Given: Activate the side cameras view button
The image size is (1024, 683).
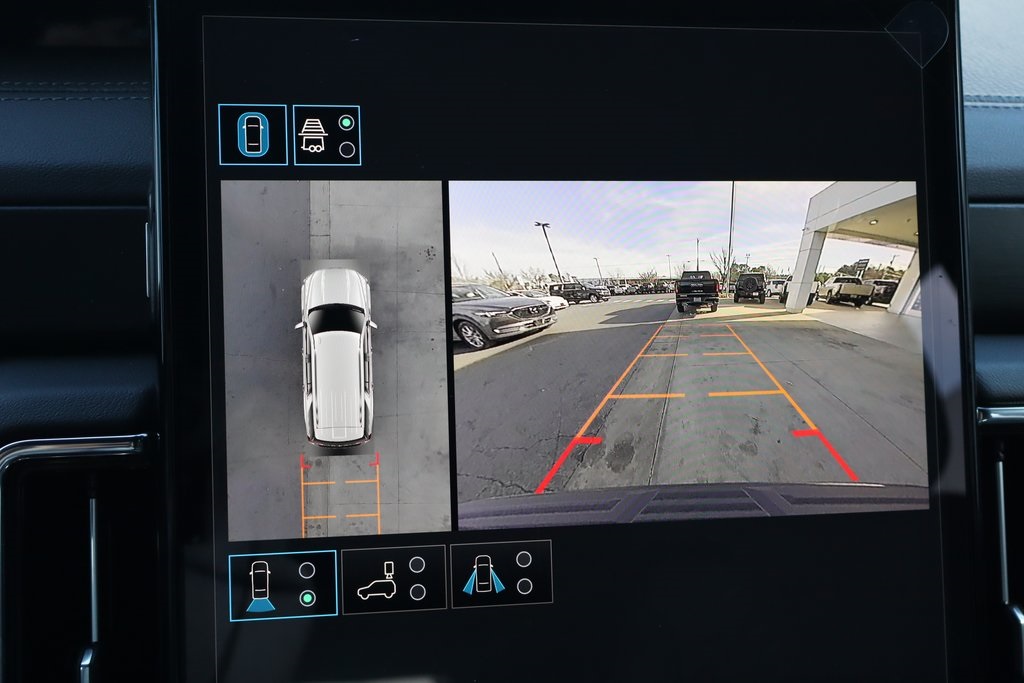Looking at the screenshot, I should pyautogui.click(x=501, y=574).
